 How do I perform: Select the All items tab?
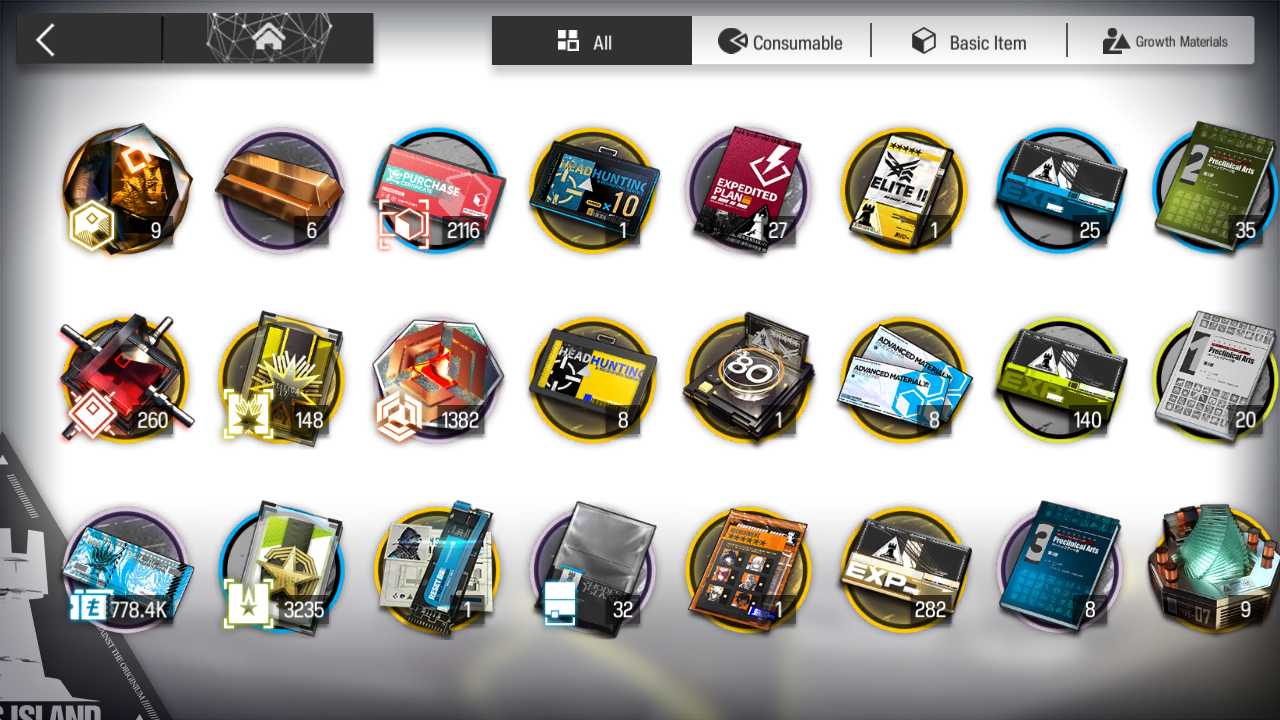tap(591, 42)
